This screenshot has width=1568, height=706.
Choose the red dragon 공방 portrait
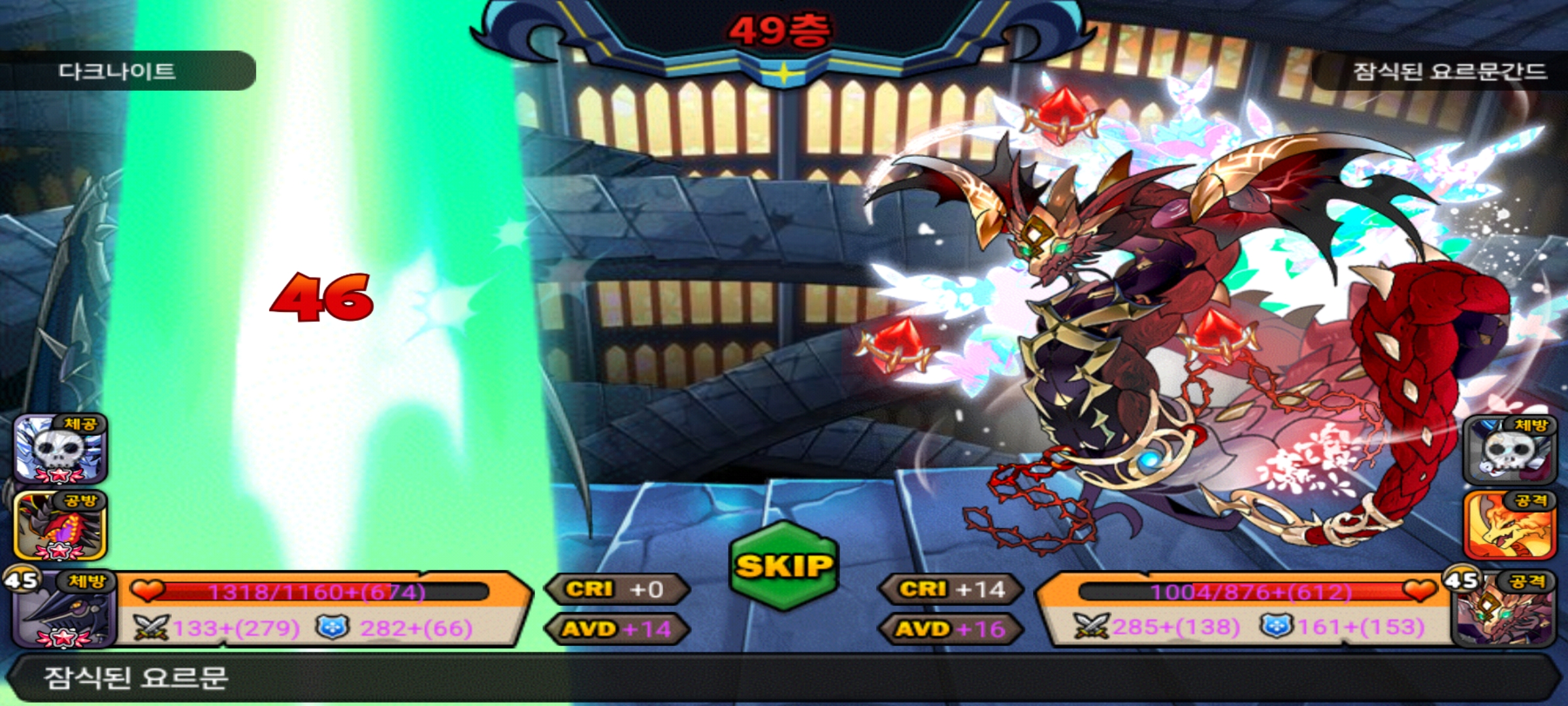pyautogui.click(x=60, y=526)
